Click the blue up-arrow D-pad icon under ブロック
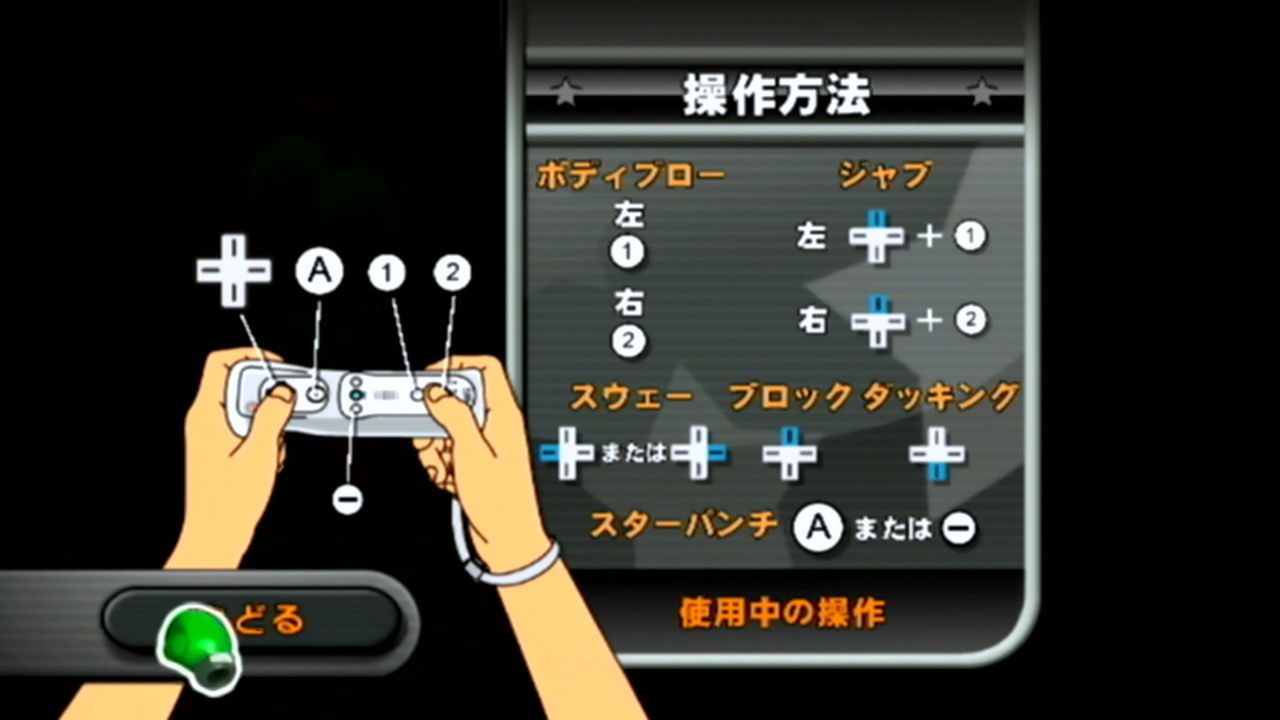1280x720 pixels. point(790,453)
